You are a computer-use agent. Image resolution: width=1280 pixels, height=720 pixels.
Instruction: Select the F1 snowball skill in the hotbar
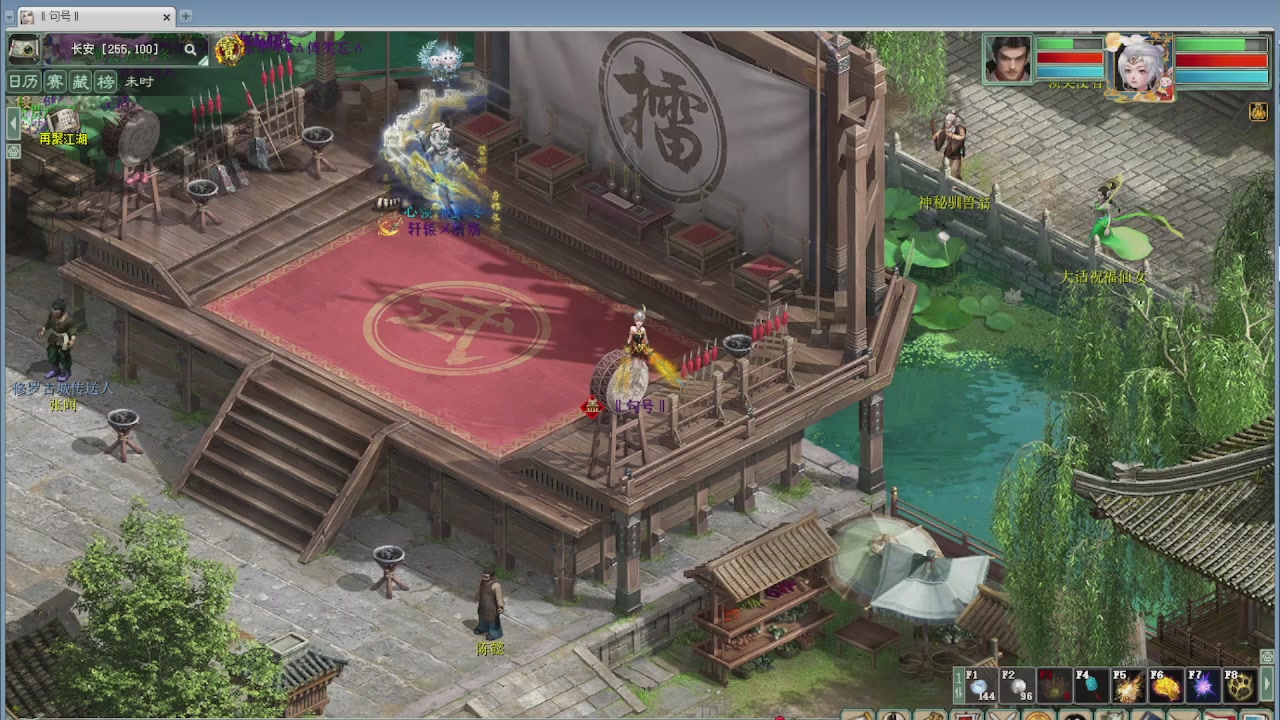981,685
